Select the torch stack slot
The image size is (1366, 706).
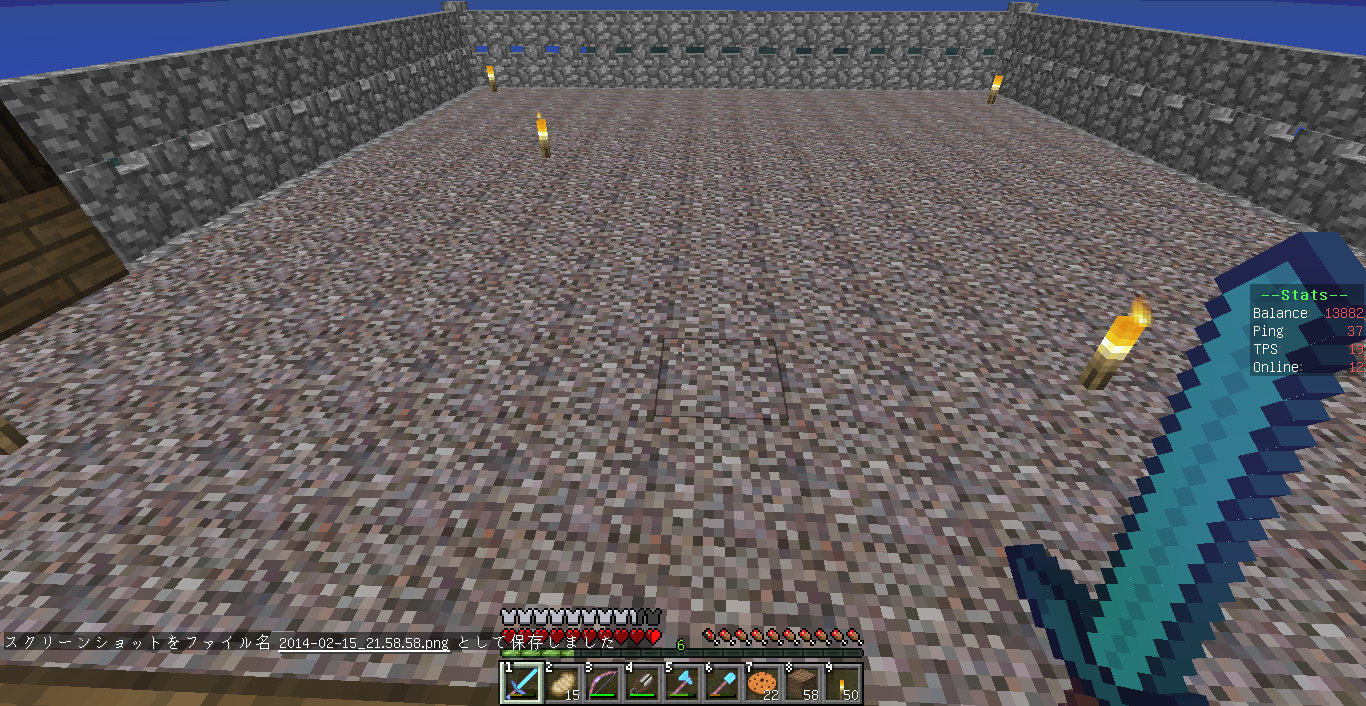(x=842, y=683)
